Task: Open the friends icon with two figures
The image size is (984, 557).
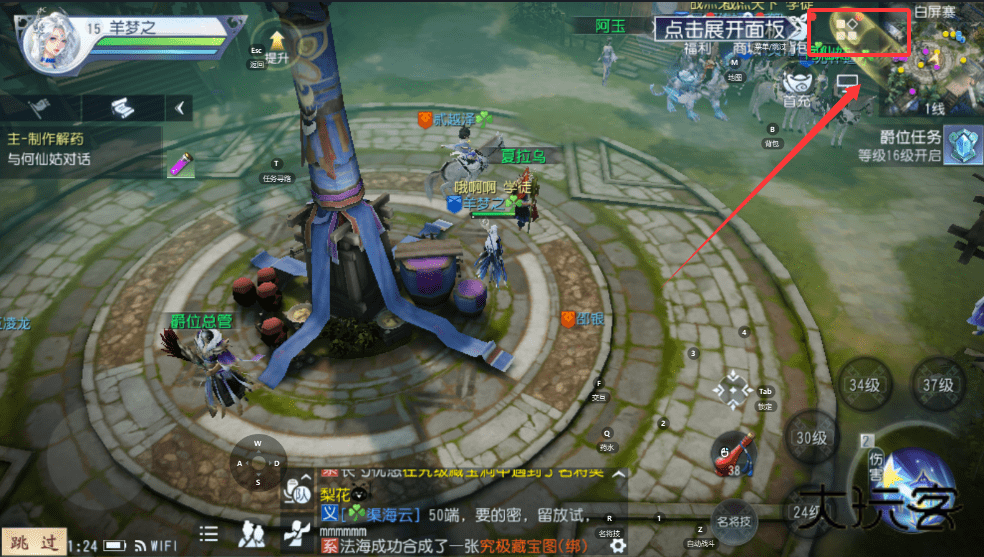Action: coord(254,534)
